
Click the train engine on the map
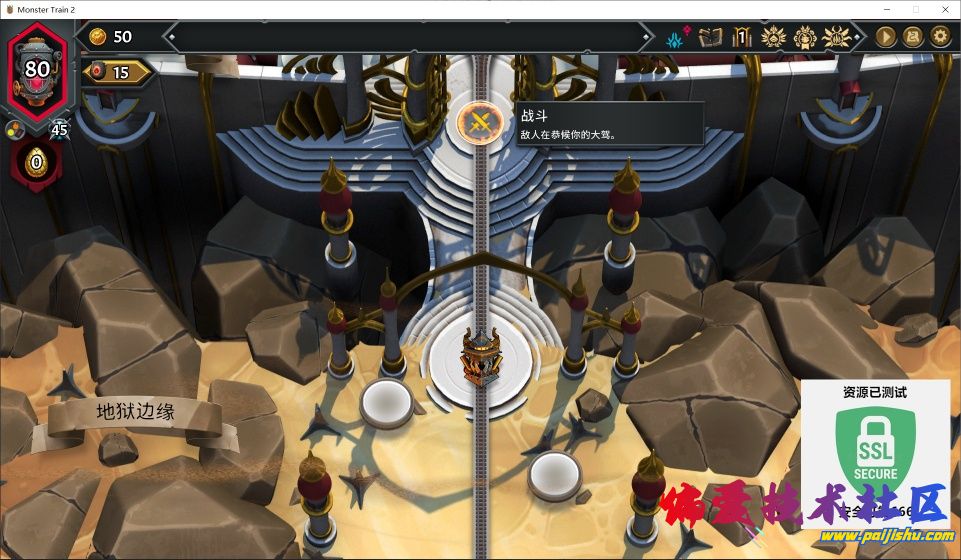tap(476, 357)
